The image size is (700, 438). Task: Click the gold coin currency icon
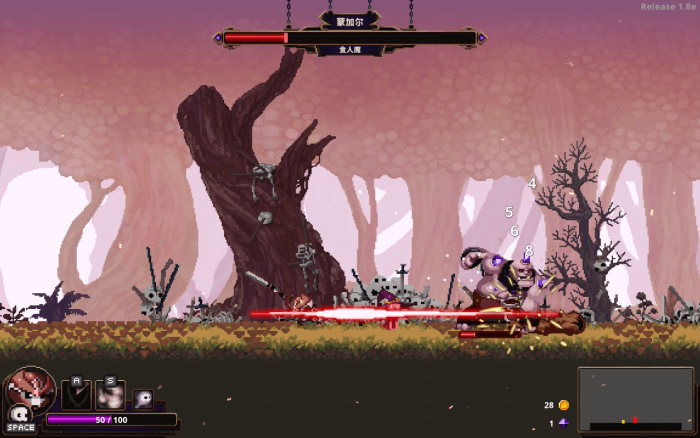click(x=564, y=405)
